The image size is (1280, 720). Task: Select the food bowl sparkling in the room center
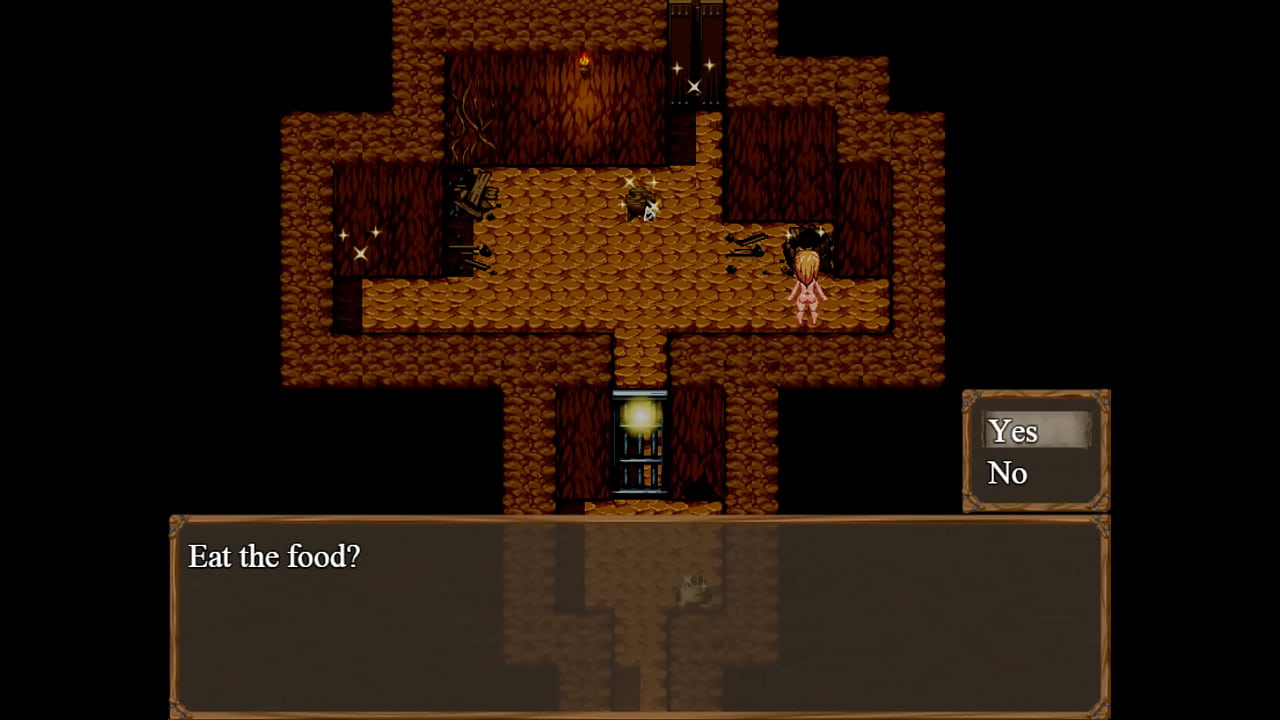pyautogui.click(x=641, y=200)
